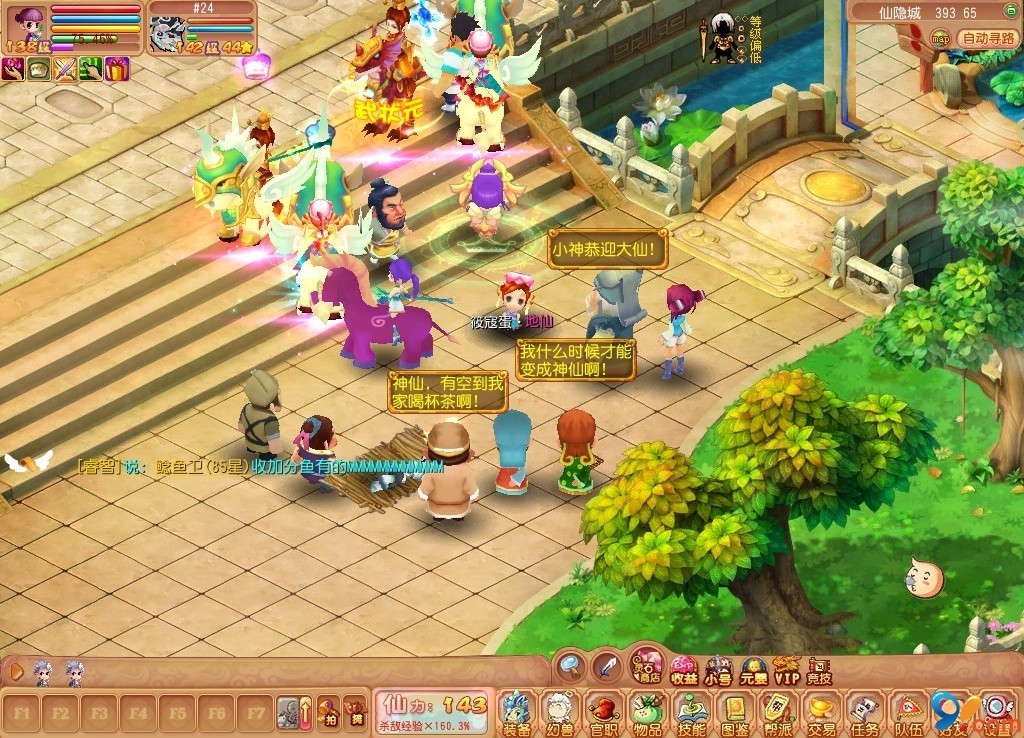Open the 收益 EXP earnings icon
This screenshot has width=1024, height=738.
(x=684, y=670)
